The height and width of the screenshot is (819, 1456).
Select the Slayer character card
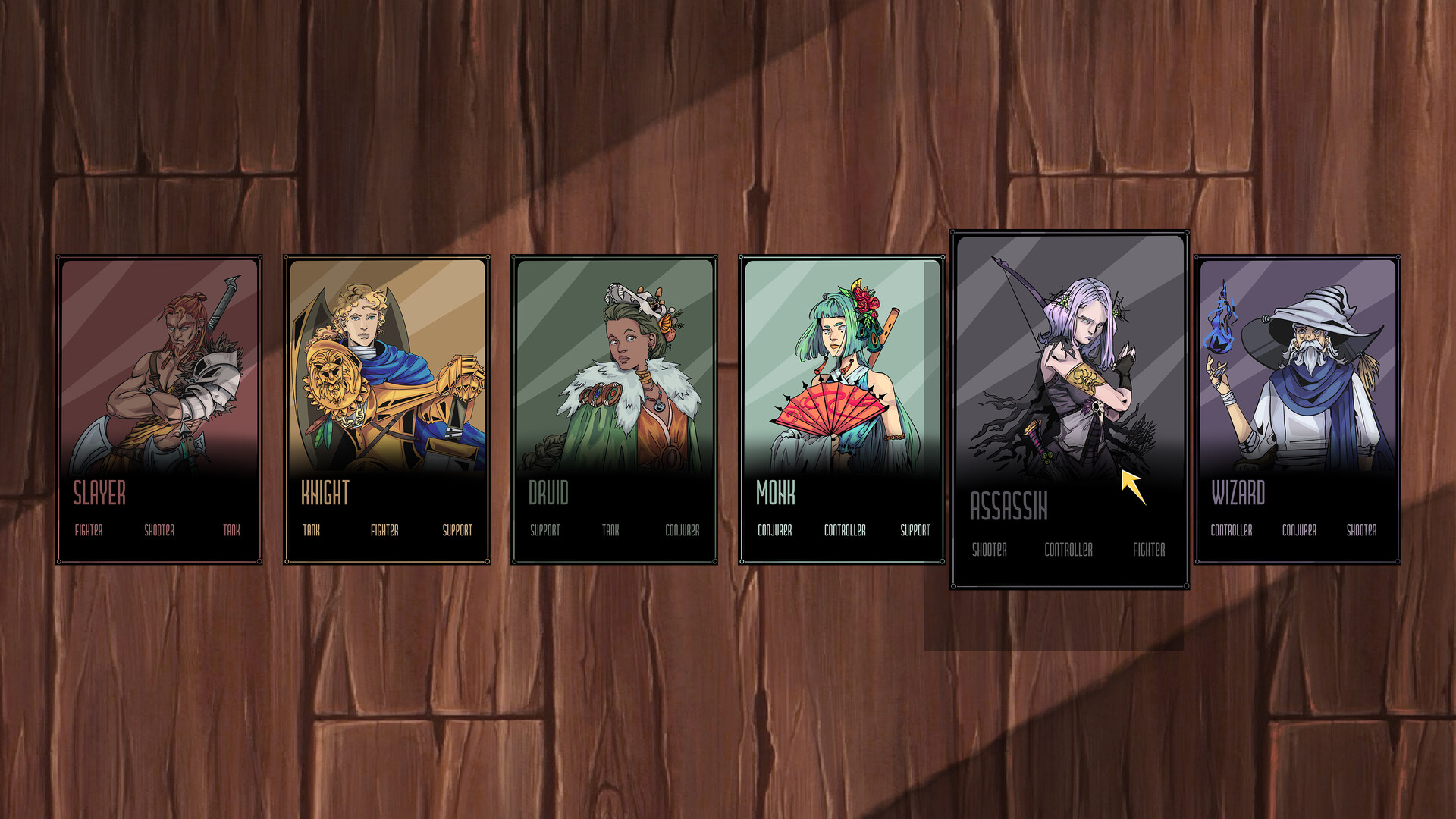[x=159, y=409]
